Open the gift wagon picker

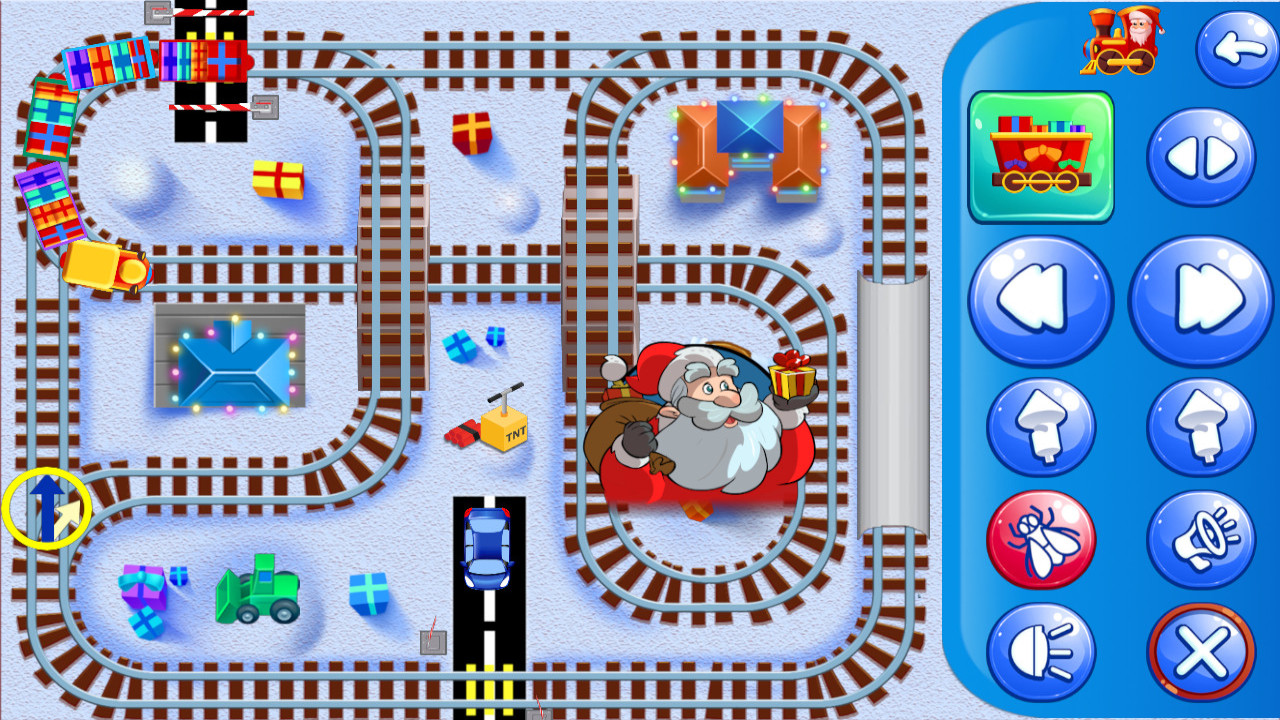click(1040, 155)
